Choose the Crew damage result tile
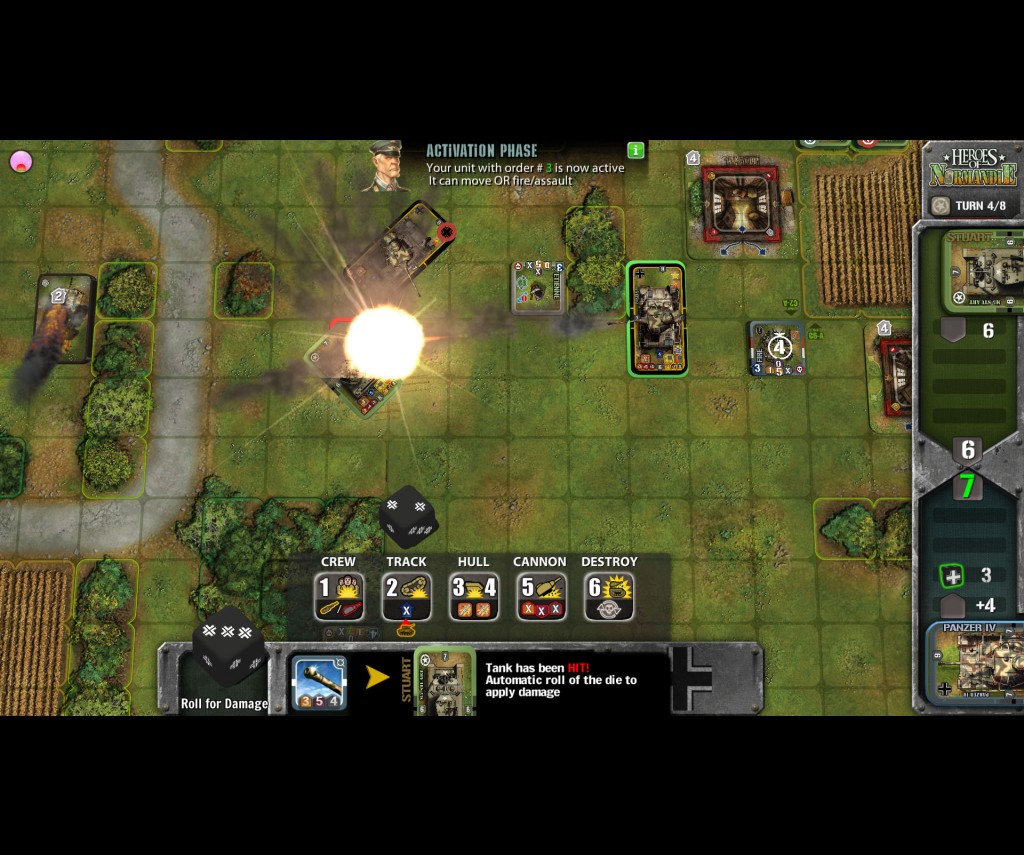This screenshot has height=855, width=1024. point(338,596)
